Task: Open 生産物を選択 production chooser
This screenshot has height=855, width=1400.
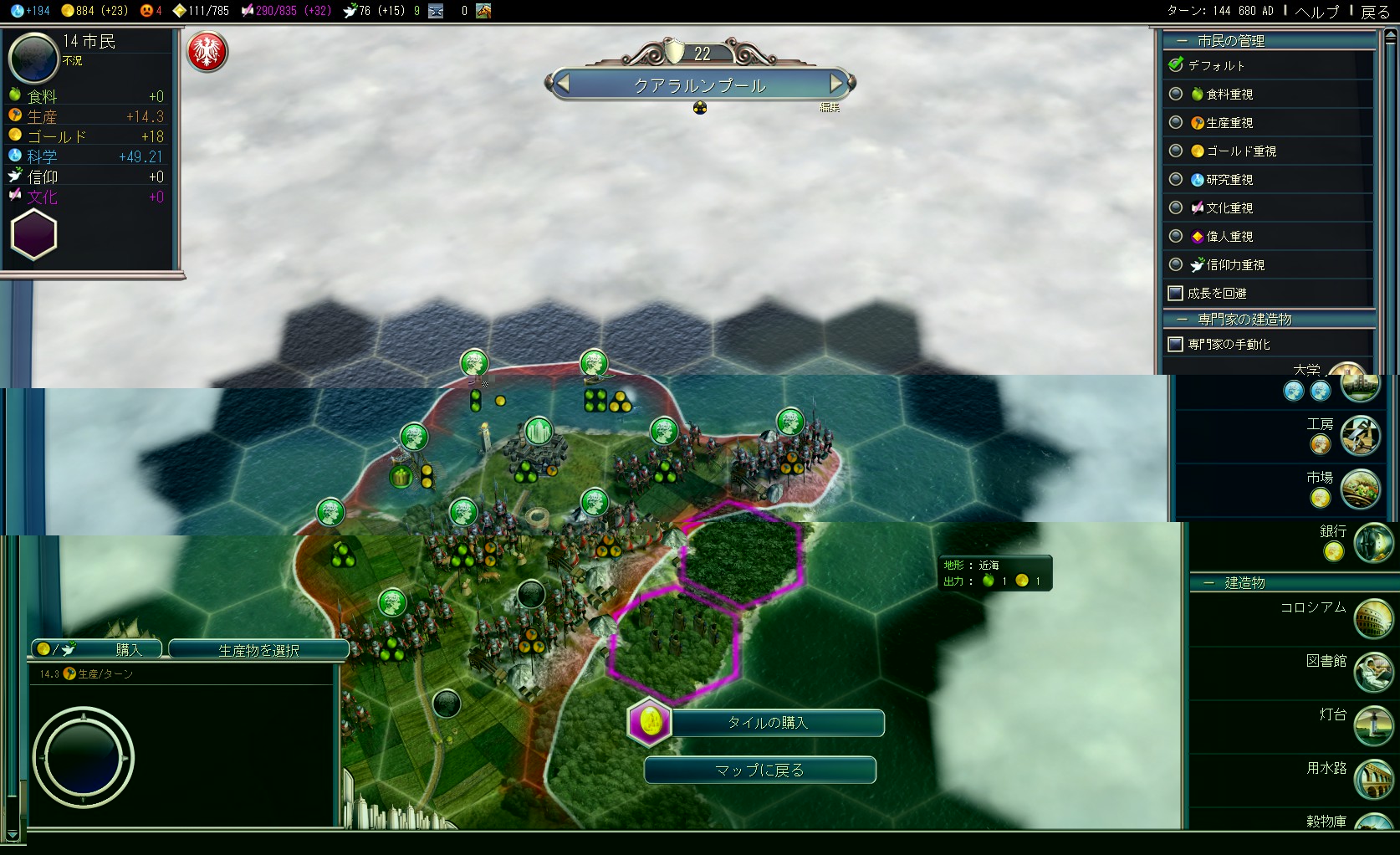Action: pos(258,650)
